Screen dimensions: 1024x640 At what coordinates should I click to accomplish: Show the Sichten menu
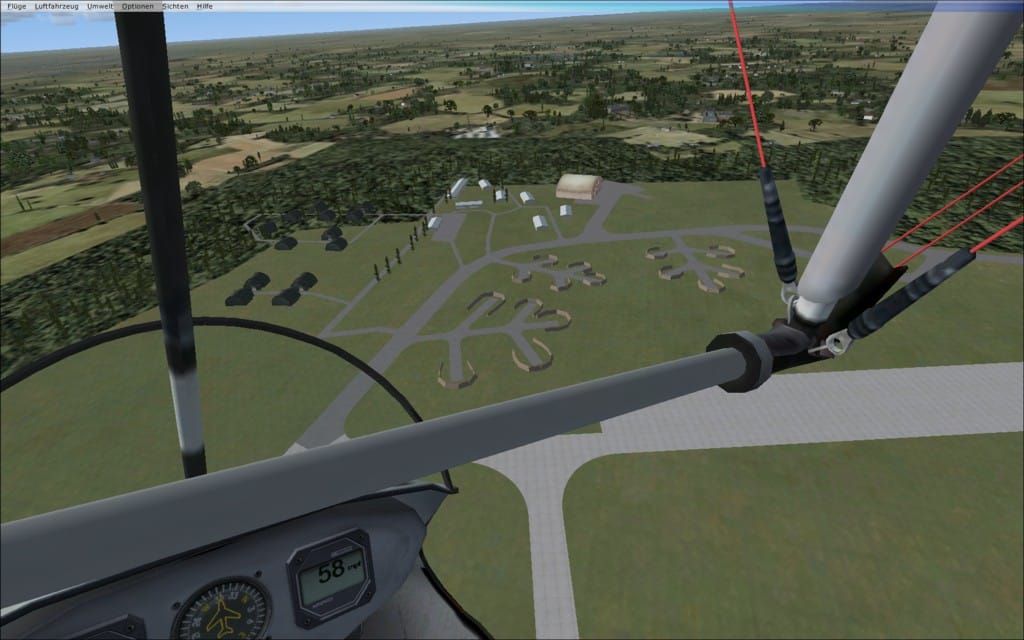tap(175, 6)
